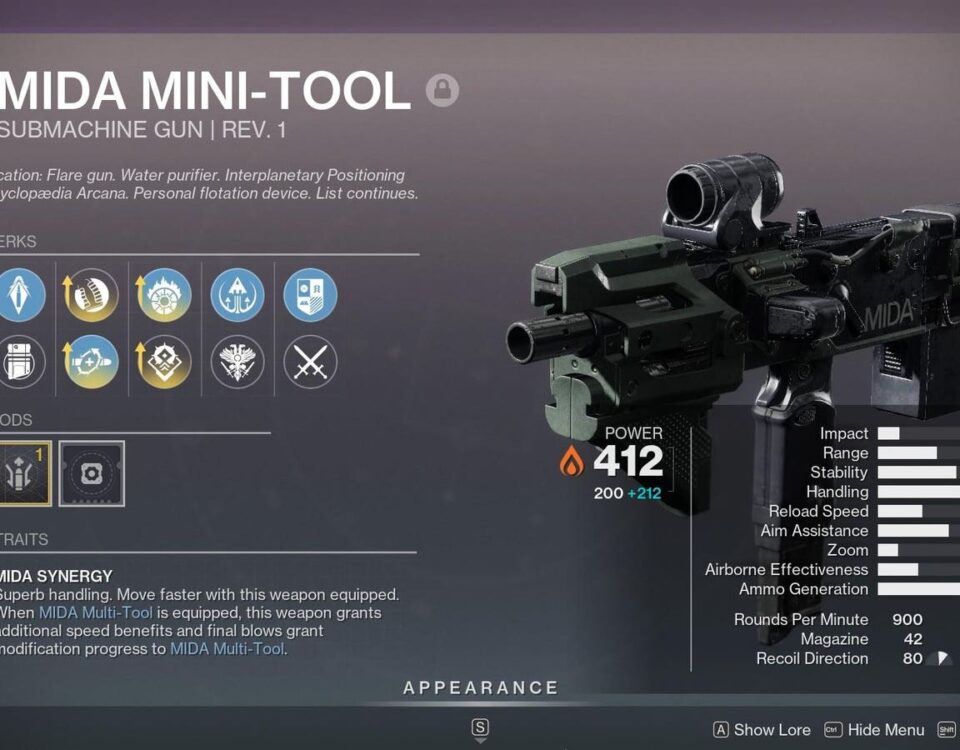Pick the crossed swords tracker icon
Image resolution: width=960 pixels, height=750 pixels.
[x=310, y=361]
